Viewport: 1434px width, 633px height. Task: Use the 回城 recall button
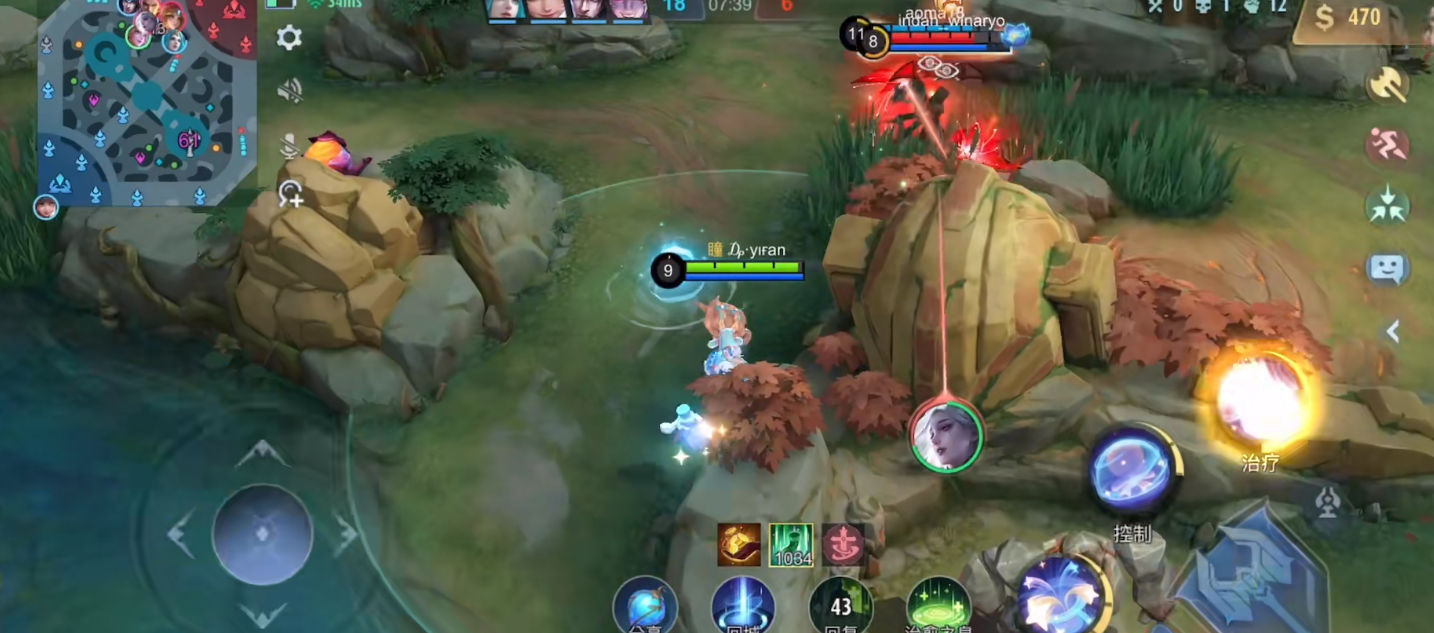743,606
